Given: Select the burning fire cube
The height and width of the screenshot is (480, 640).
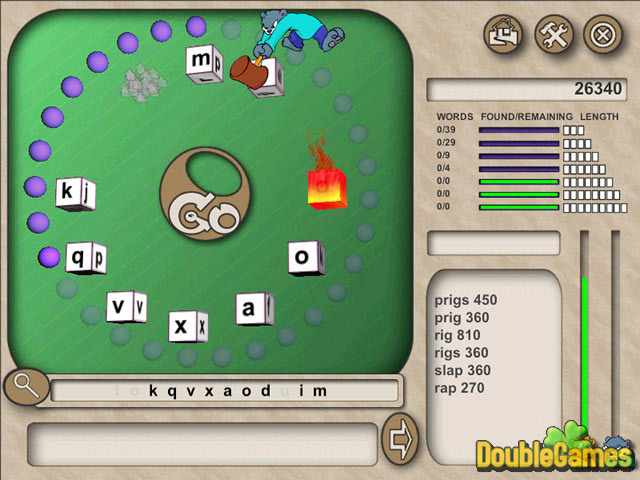Looking at the screenshot, I should 327,186.
